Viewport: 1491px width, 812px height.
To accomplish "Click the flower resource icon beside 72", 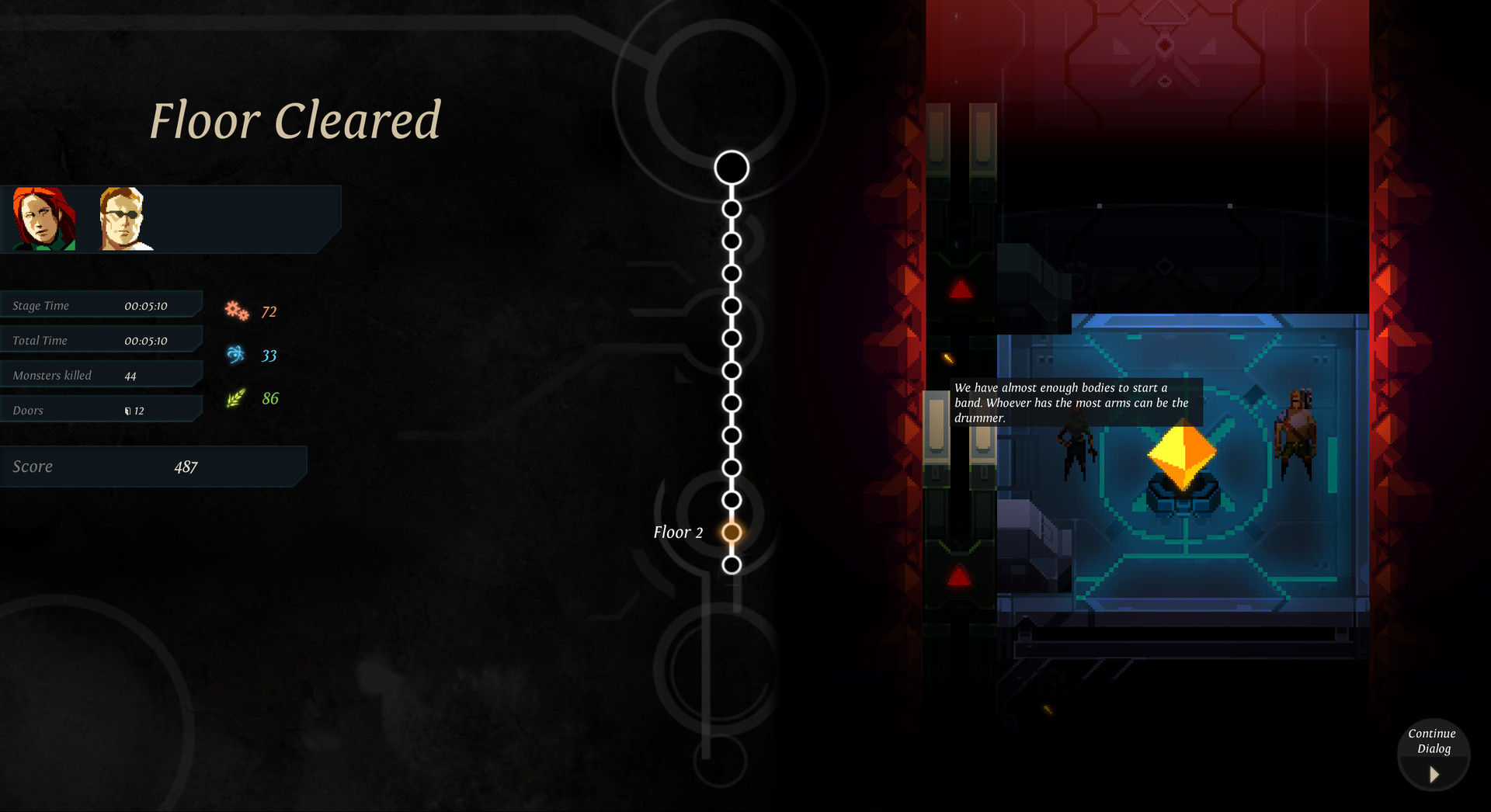I will (237, 310).
